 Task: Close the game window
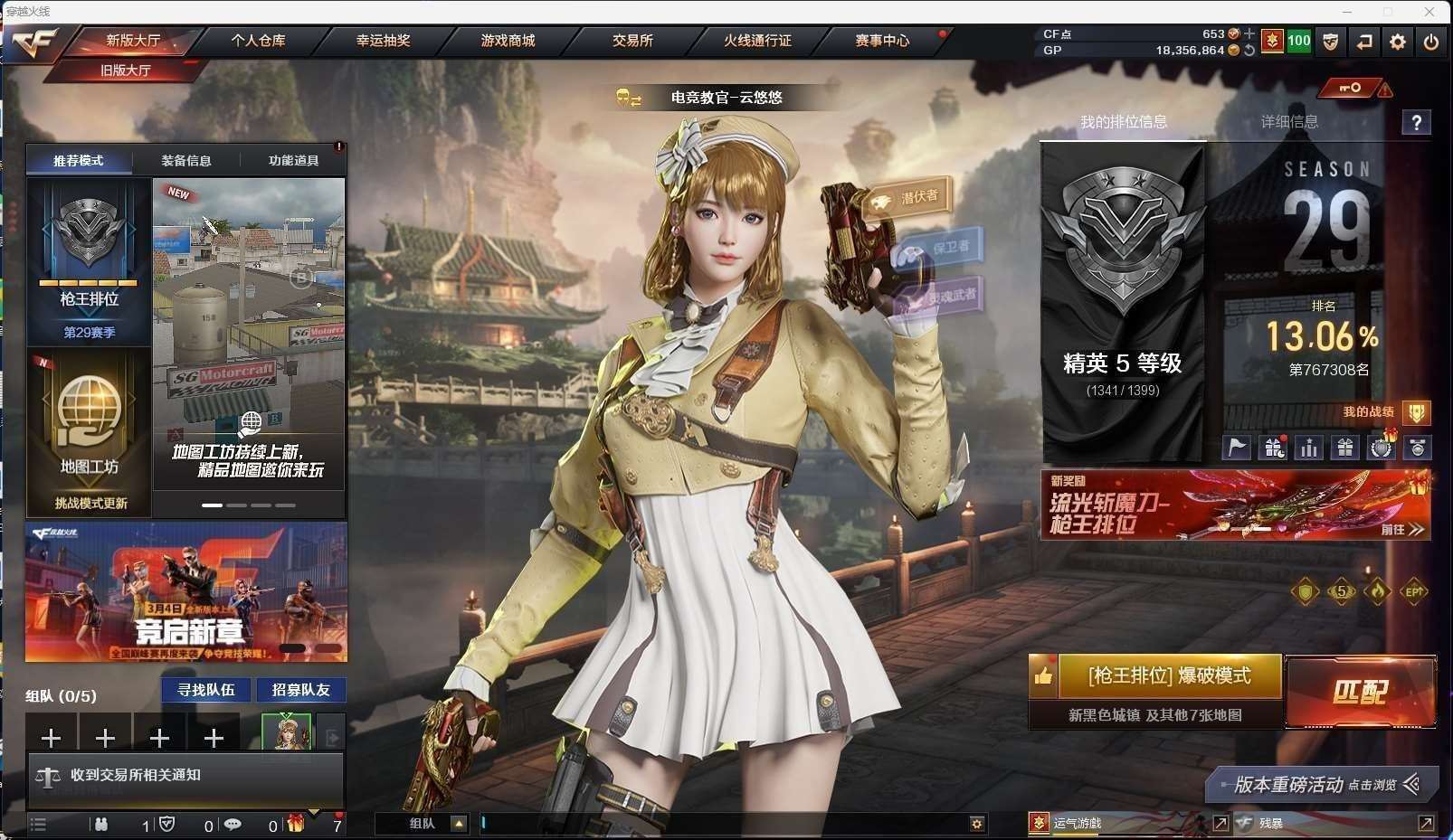(x=1429, y=12)
